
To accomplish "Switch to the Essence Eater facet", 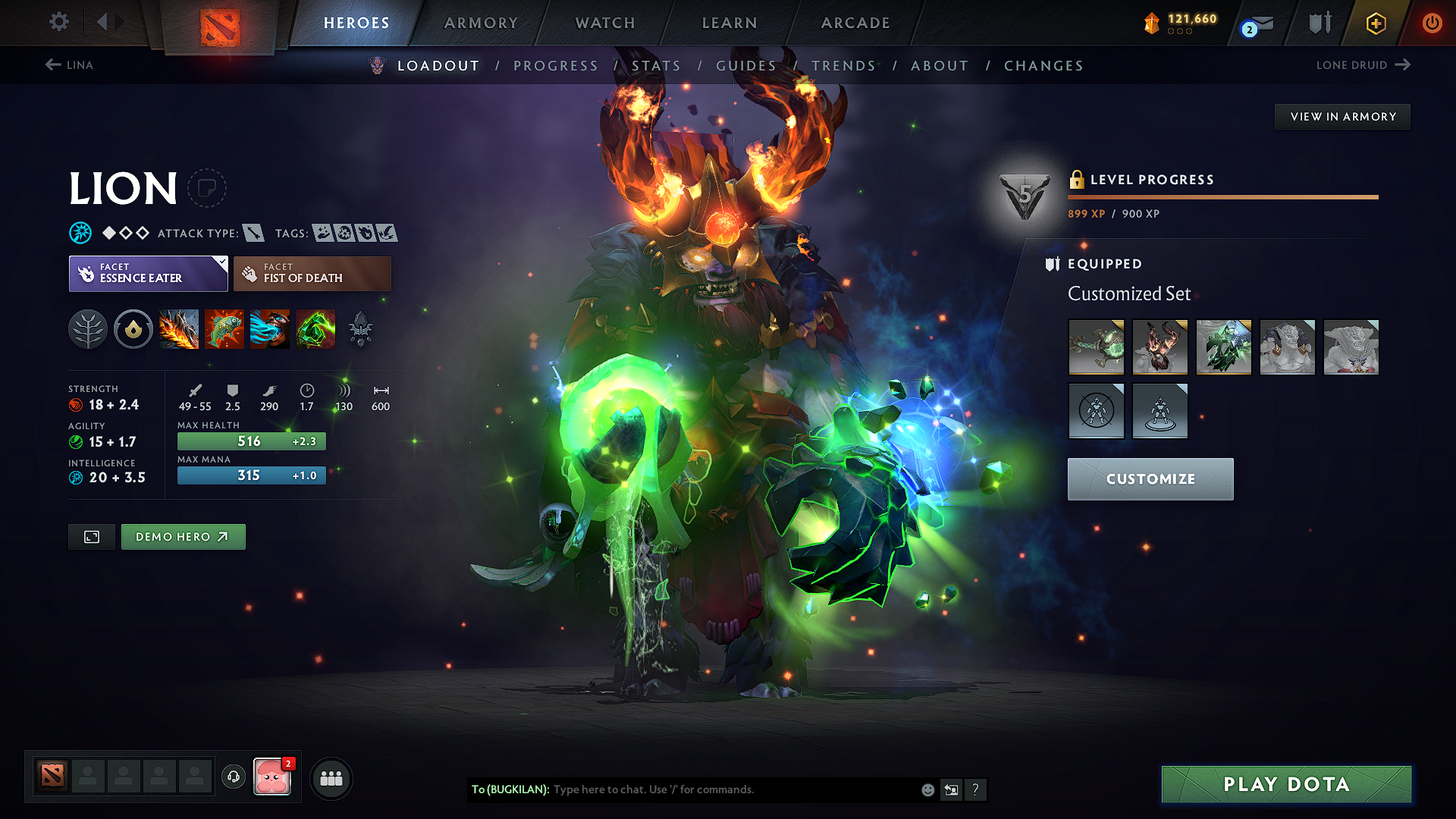I will coord(148,273).
